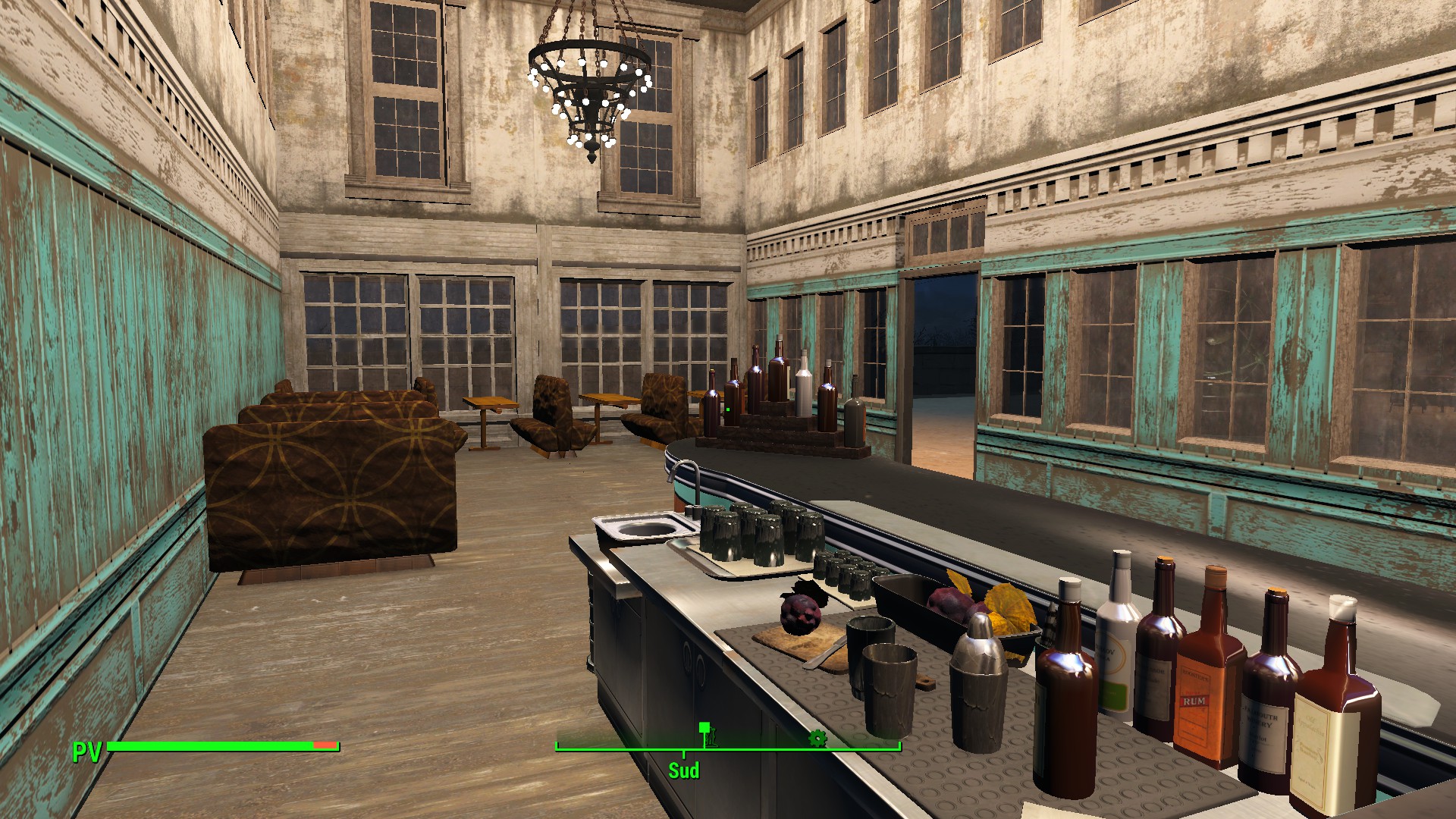This screenshot has width=1456, height=819.
Task: Click the Sud compass direction label
Action: [683, 770]
